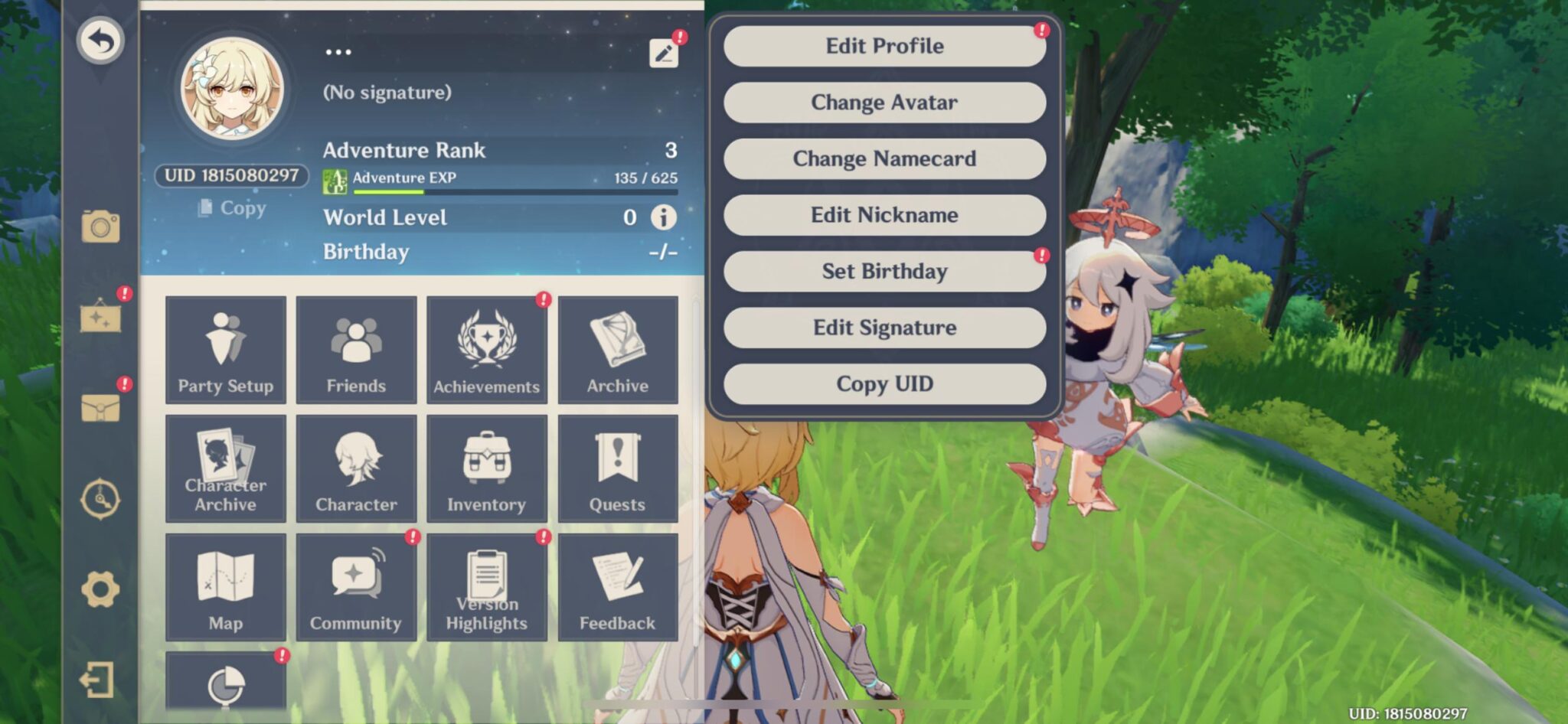1568x724 pixels.
Task: Select the camera screenshot tool in sidebar
Action: coord(100,224)
